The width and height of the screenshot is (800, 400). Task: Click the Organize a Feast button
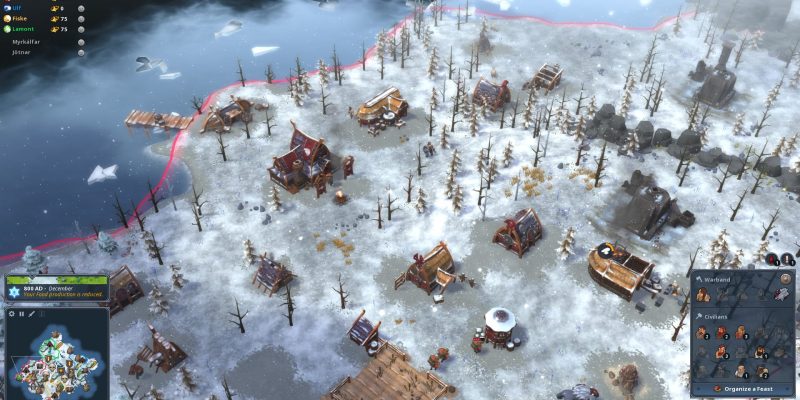click(743, 388)
